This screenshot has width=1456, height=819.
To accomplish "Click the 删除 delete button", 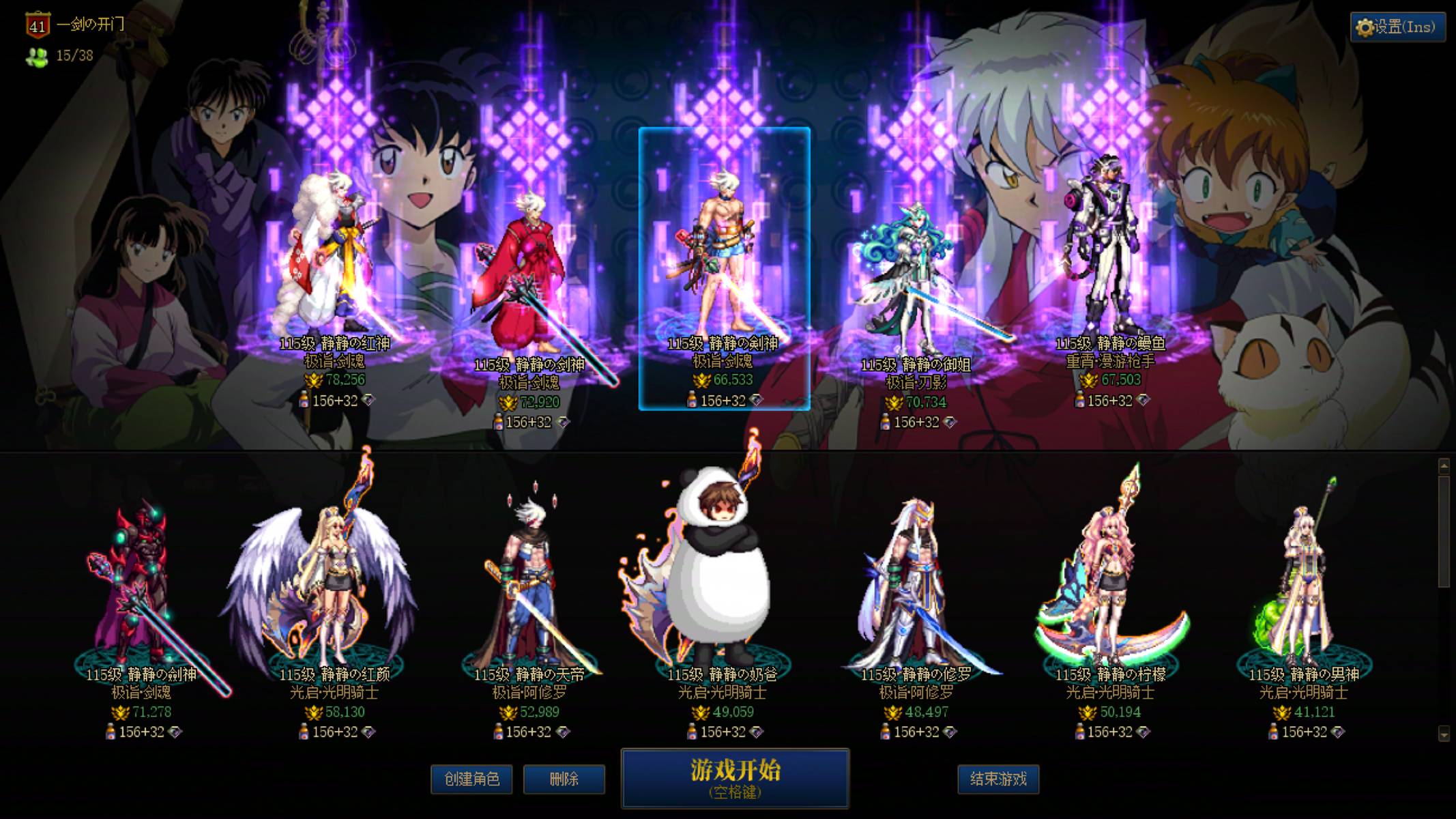I will [x=564, y=779].
